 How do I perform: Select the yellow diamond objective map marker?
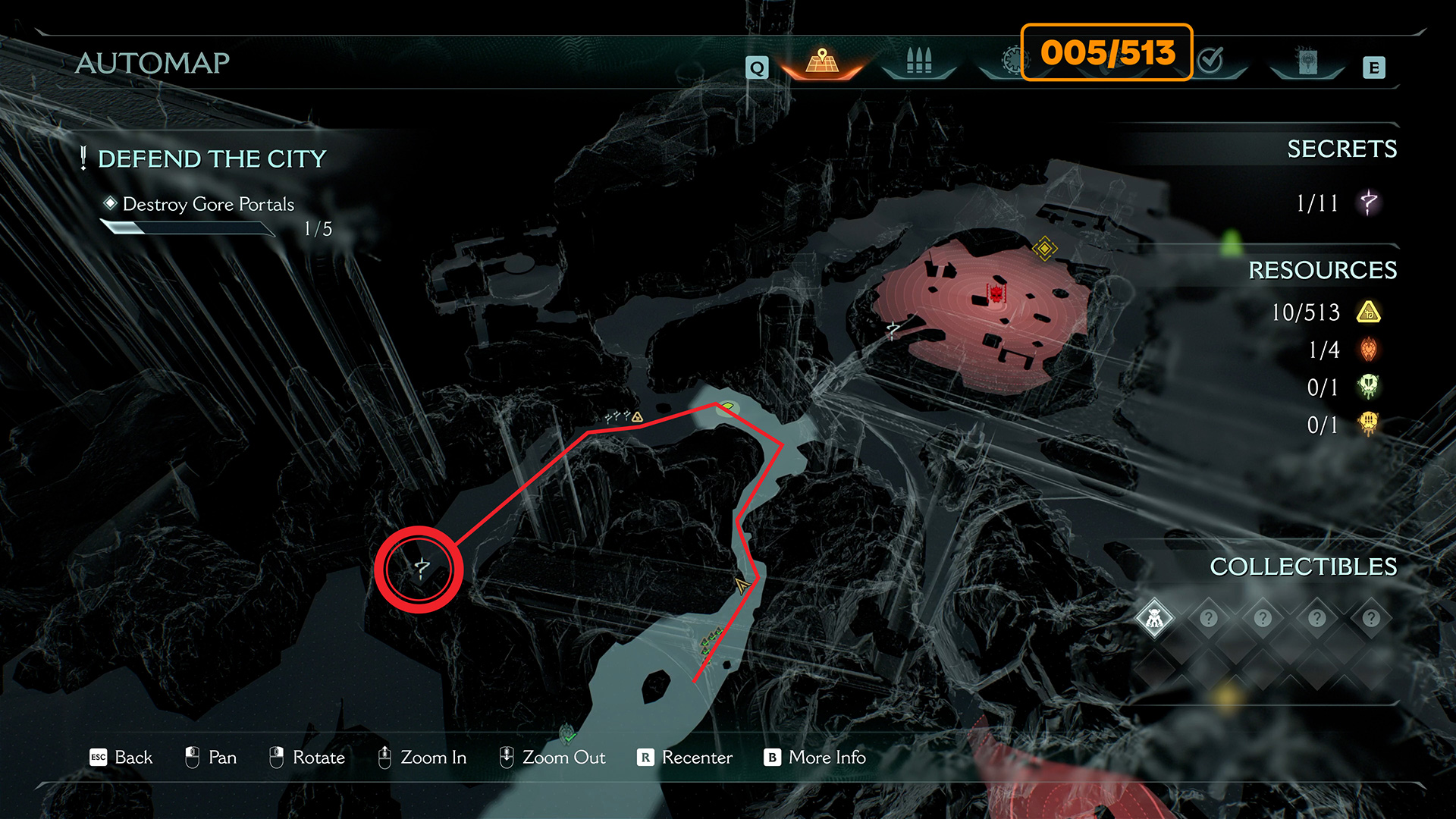[x=1044, y=248]
